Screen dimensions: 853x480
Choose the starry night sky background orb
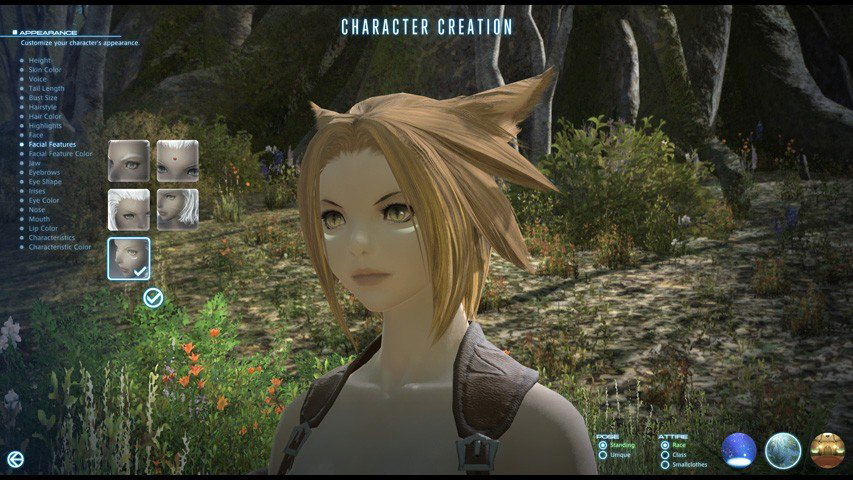[x=739, y=451]
